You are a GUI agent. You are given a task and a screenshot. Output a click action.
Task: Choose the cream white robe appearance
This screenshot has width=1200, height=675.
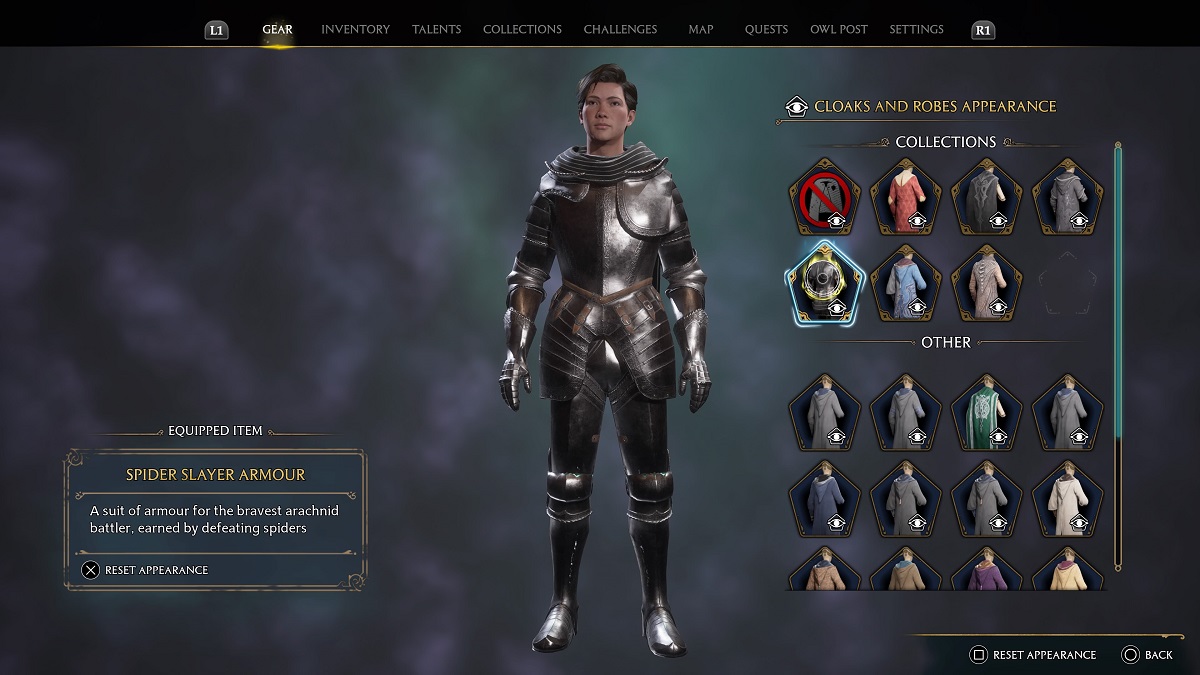point(1068,497)
